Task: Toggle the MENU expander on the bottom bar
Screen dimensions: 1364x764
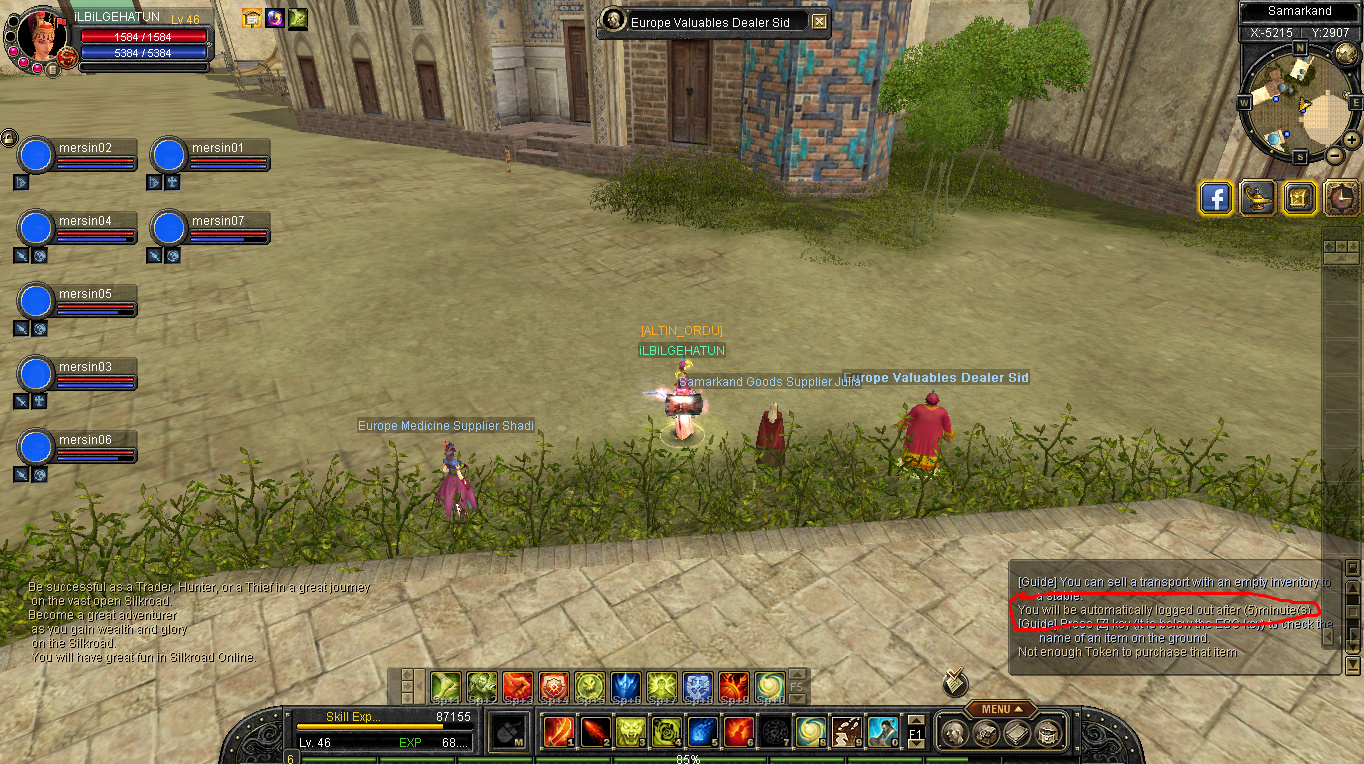Action: pyautogui.click(x=1000, y=709)
